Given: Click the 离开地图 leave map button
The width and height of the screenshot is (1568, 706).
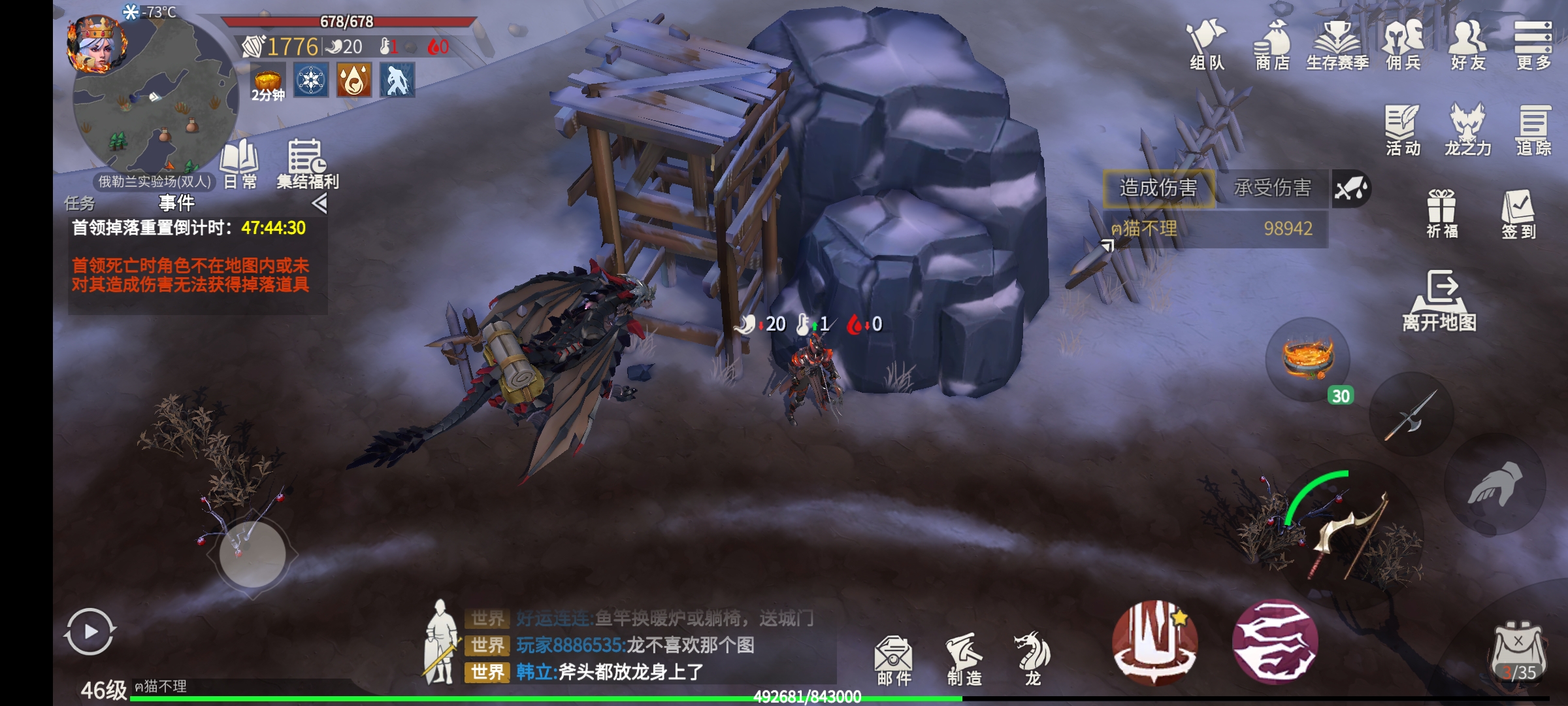Looking at the screenshot, I should click(1440, 301).
